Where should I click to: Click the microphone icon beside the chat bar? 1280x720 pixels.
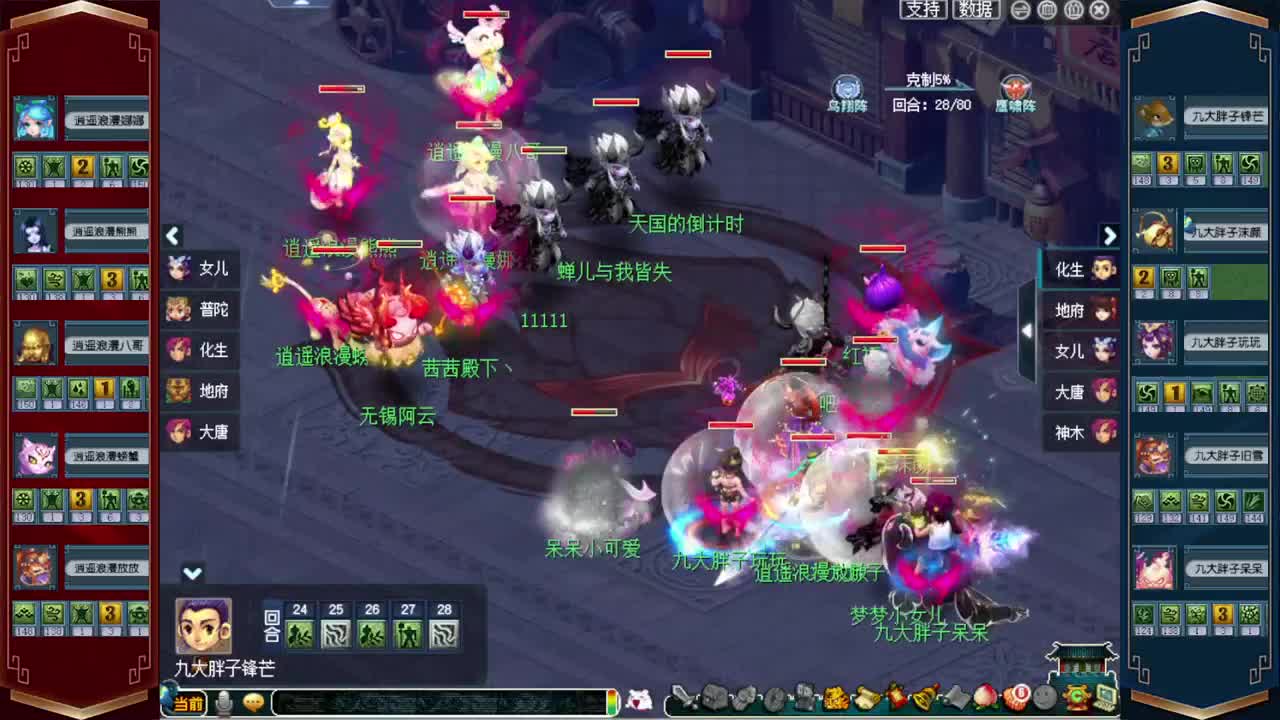pyautogui.click(x=222, y=703)
